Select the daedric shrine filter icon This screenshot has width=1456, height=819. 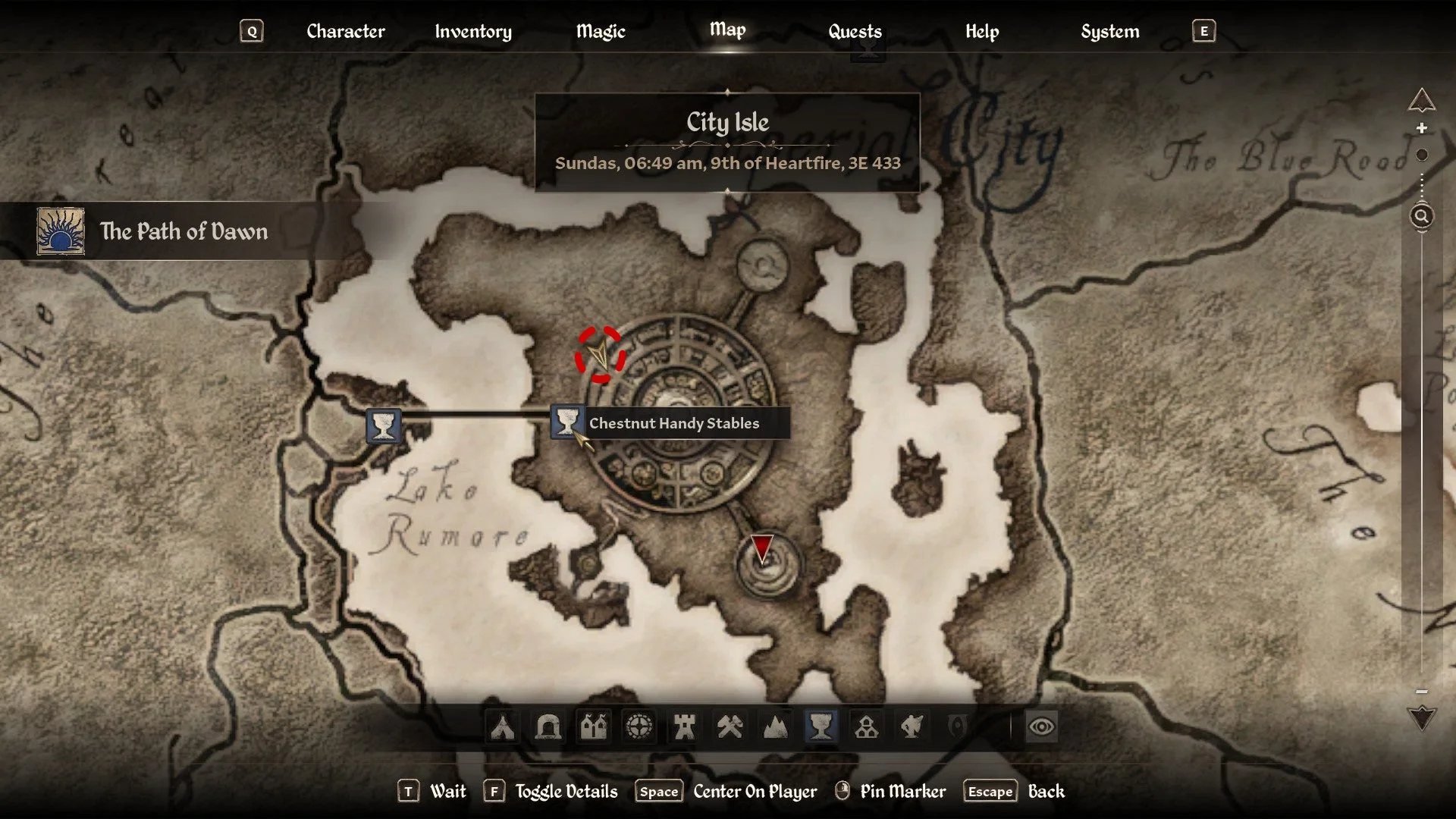point(912,726)
